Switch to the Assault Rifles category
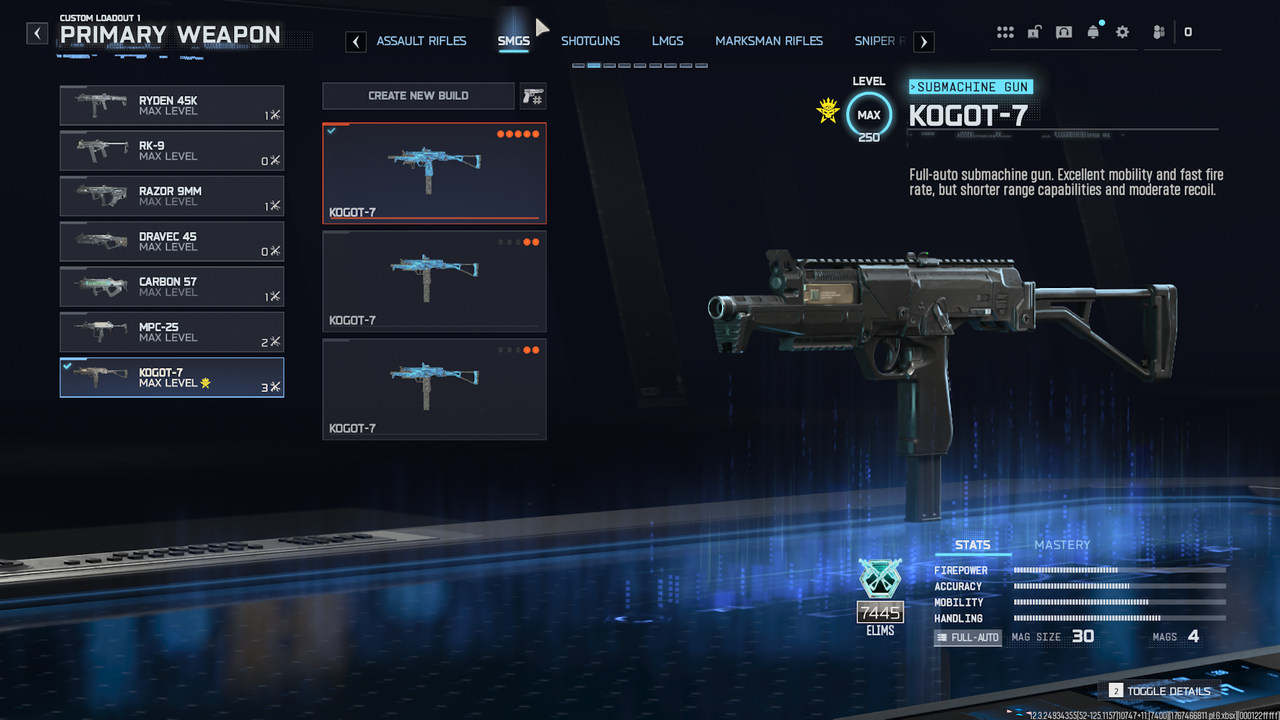Viewport: 1280px width, 720px height. (421, 41)
